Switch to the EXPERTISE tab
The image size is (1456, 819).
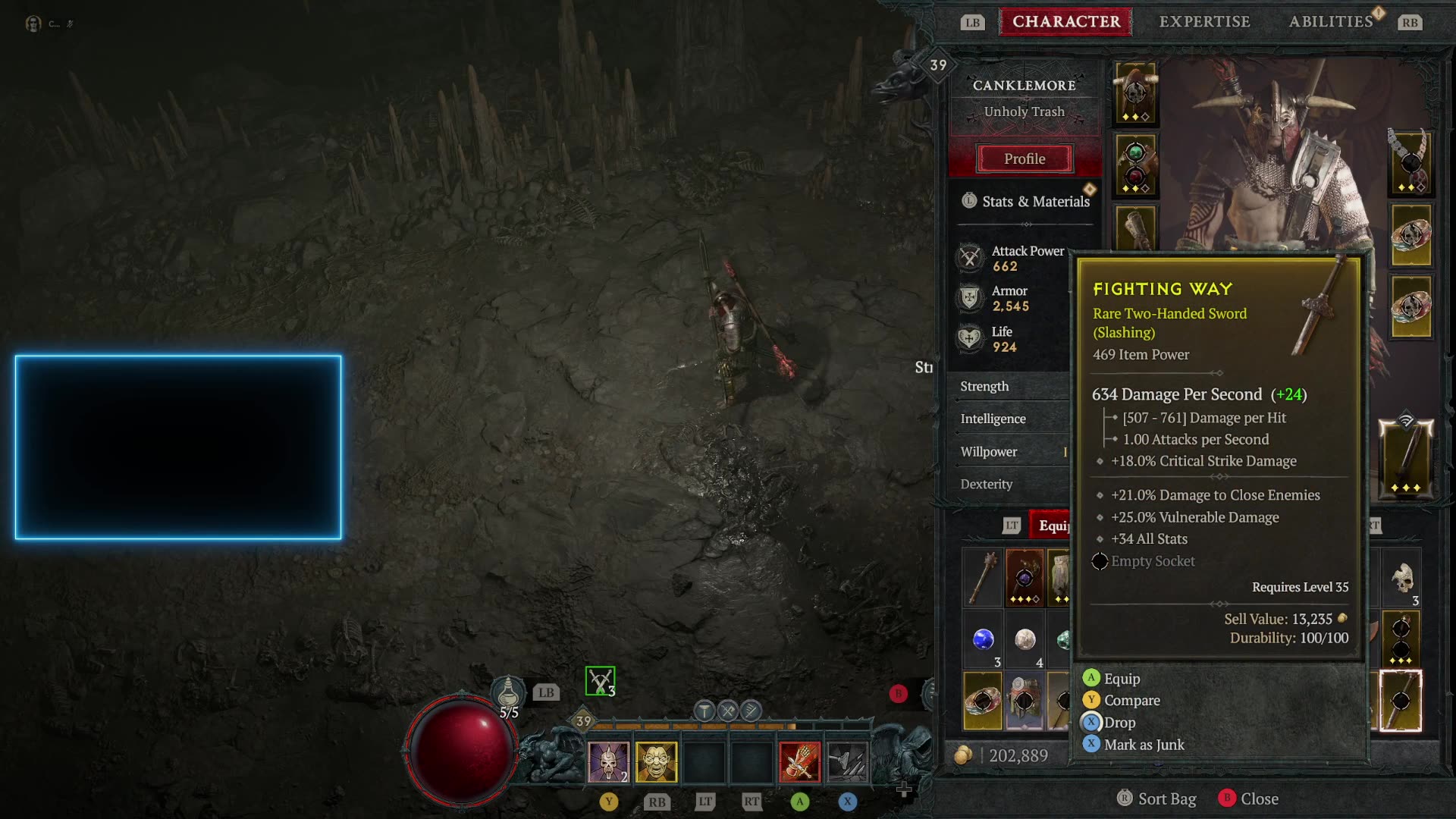(x=1203, y=21)
